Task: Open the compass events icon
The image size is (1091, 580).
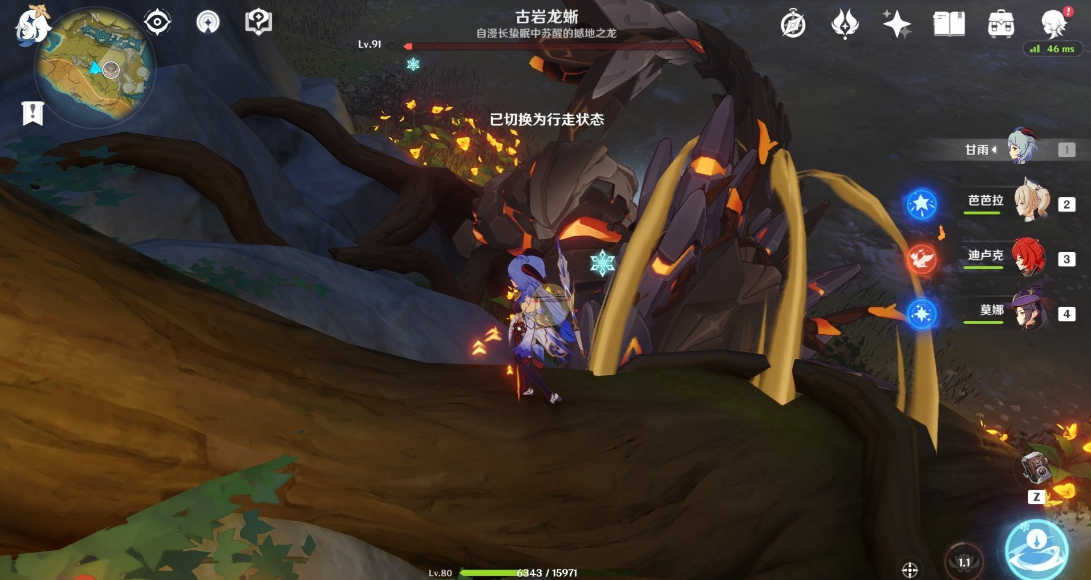Action: click(793, 24)
